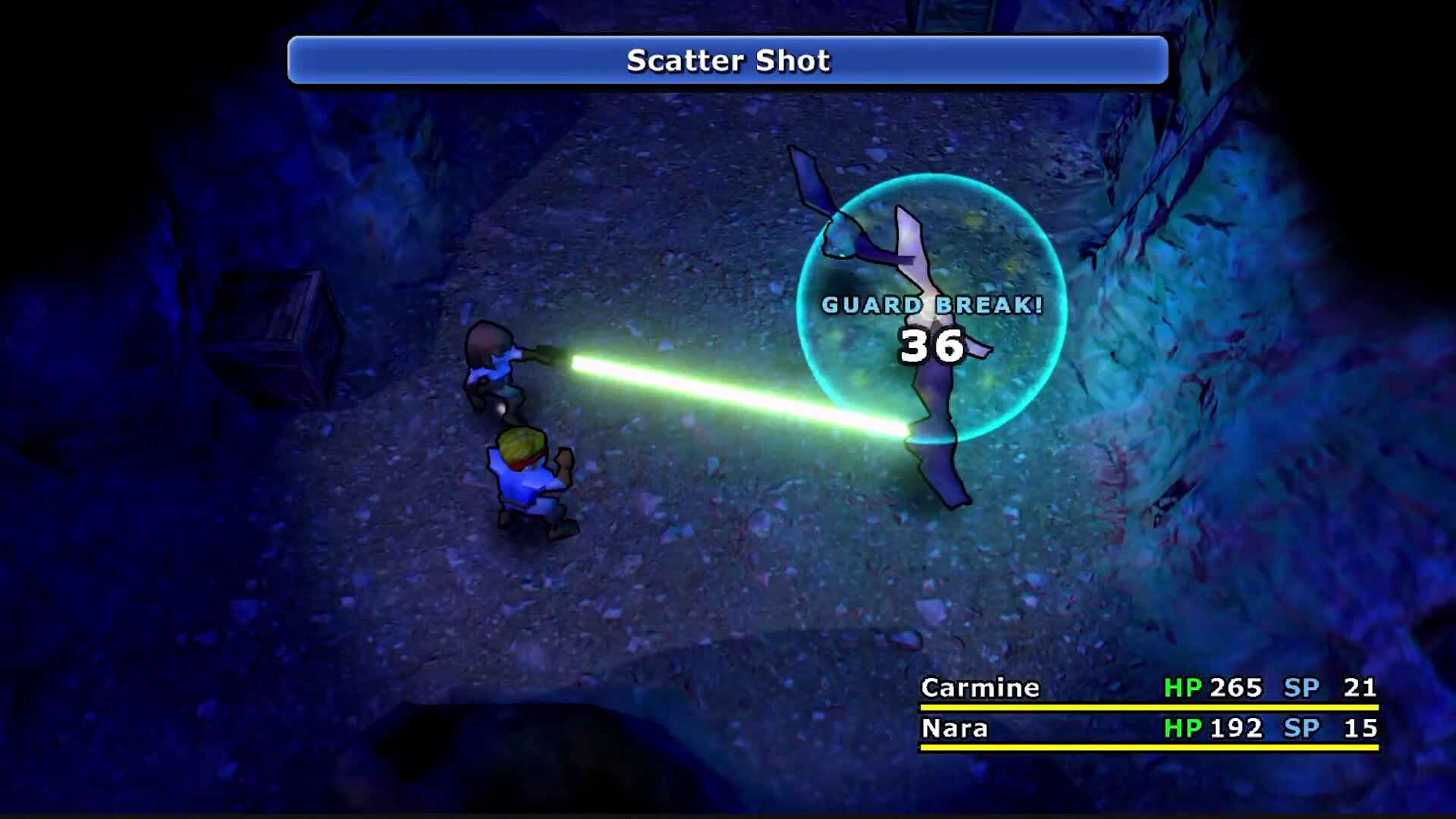
Task: Select Nara's name in the party panel
Action: click(x=954, y=730)
